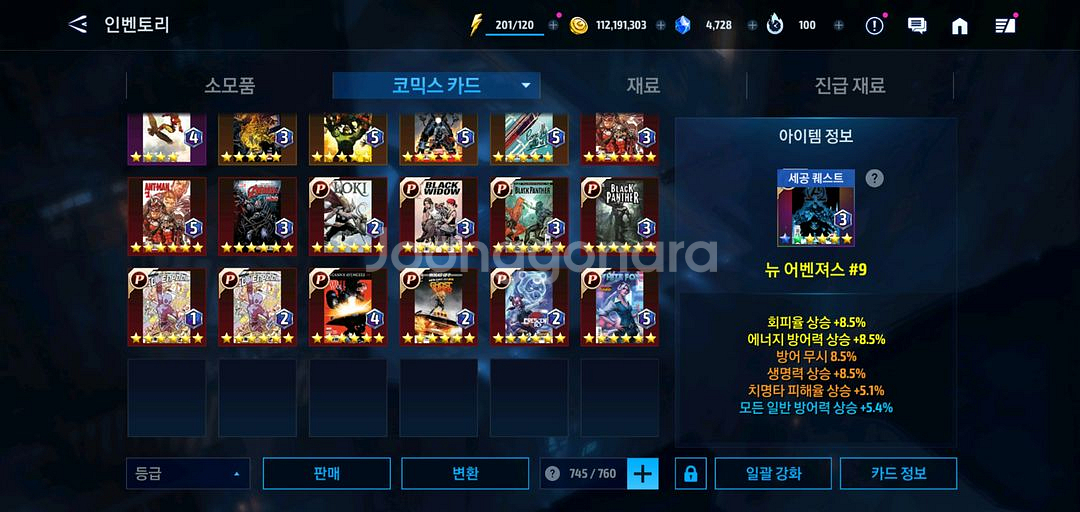Add more energy with the plus icon

click(553, 26)
